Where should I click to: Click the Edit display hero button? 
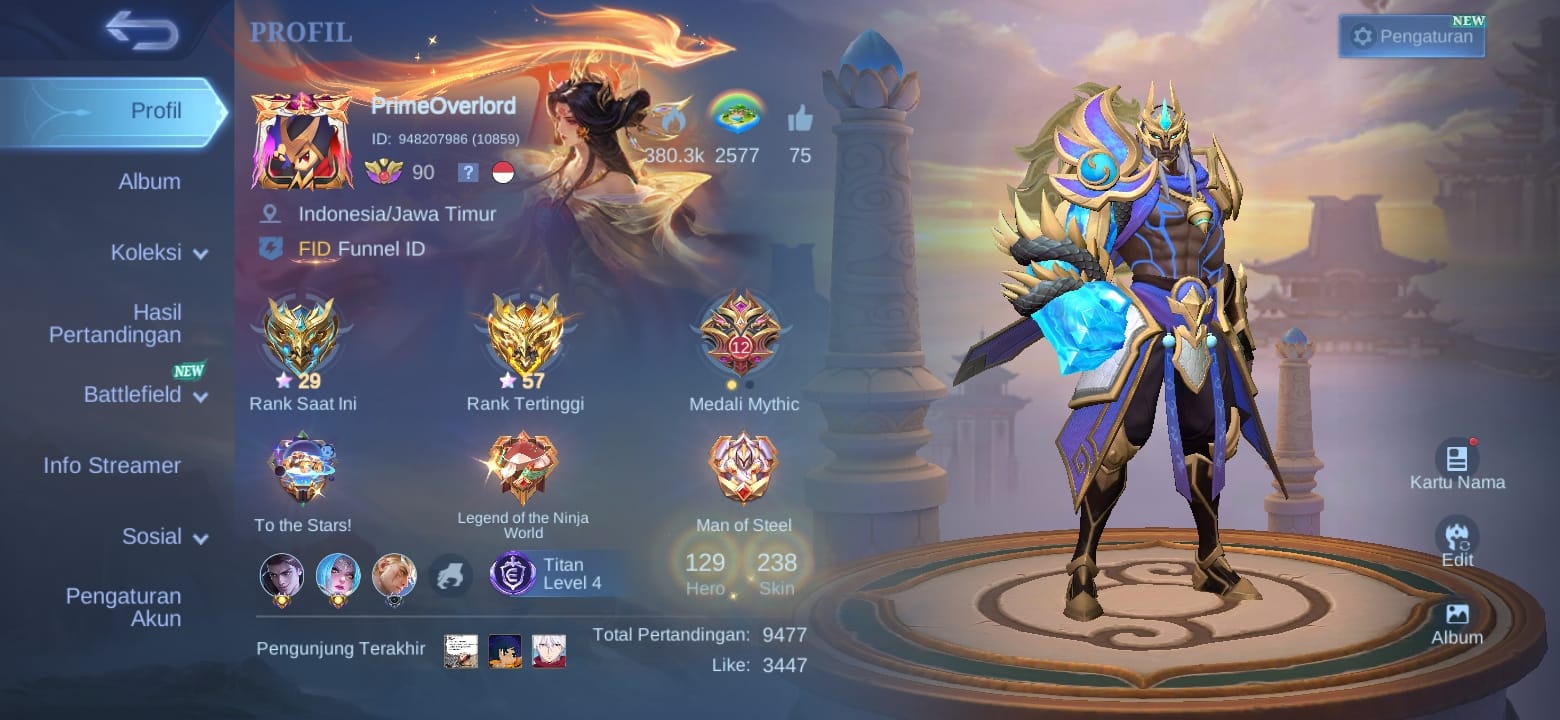point(1457,542)
